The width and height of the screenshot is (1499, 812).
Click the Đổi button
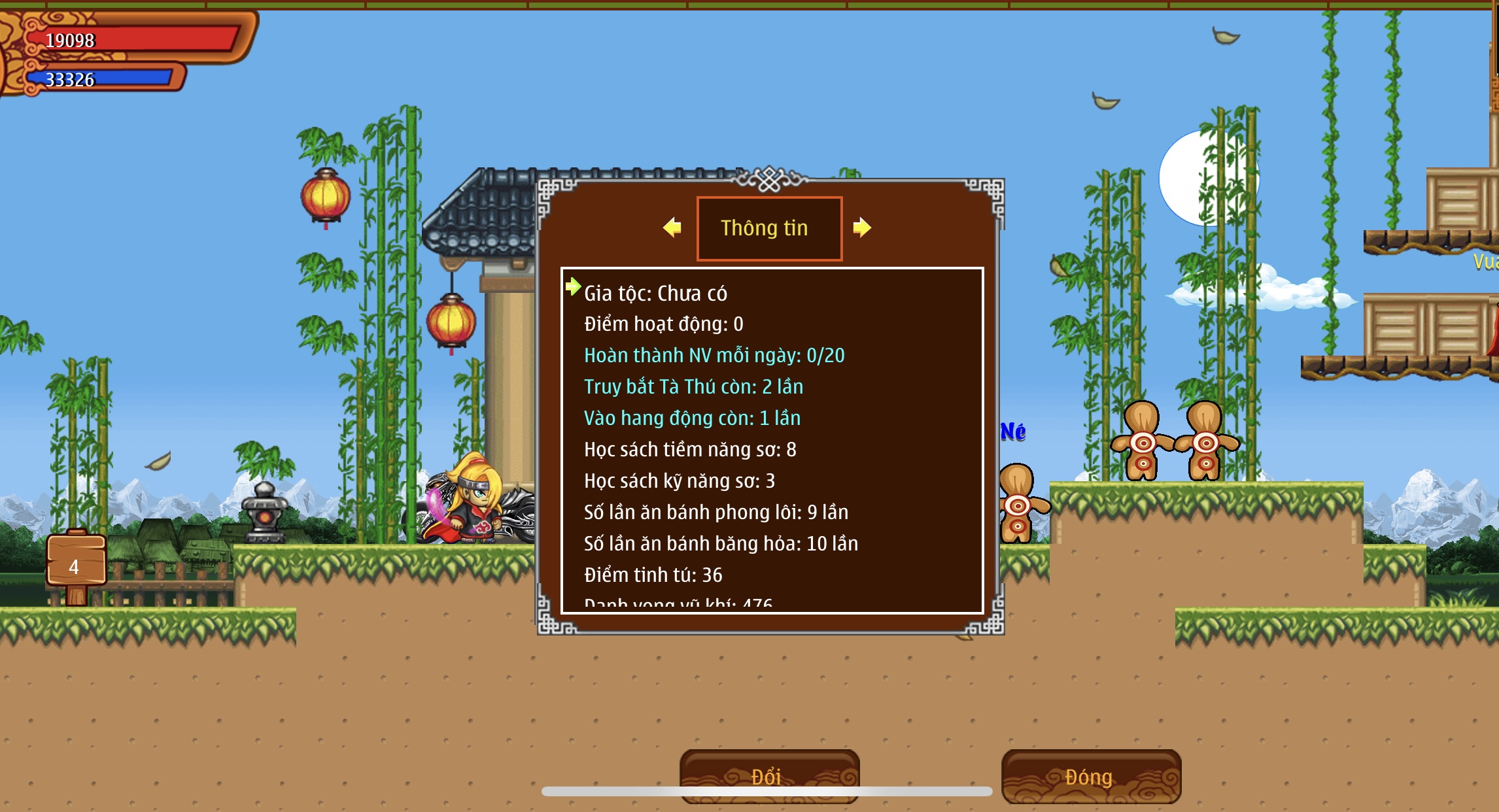click(x=769, y=775)
